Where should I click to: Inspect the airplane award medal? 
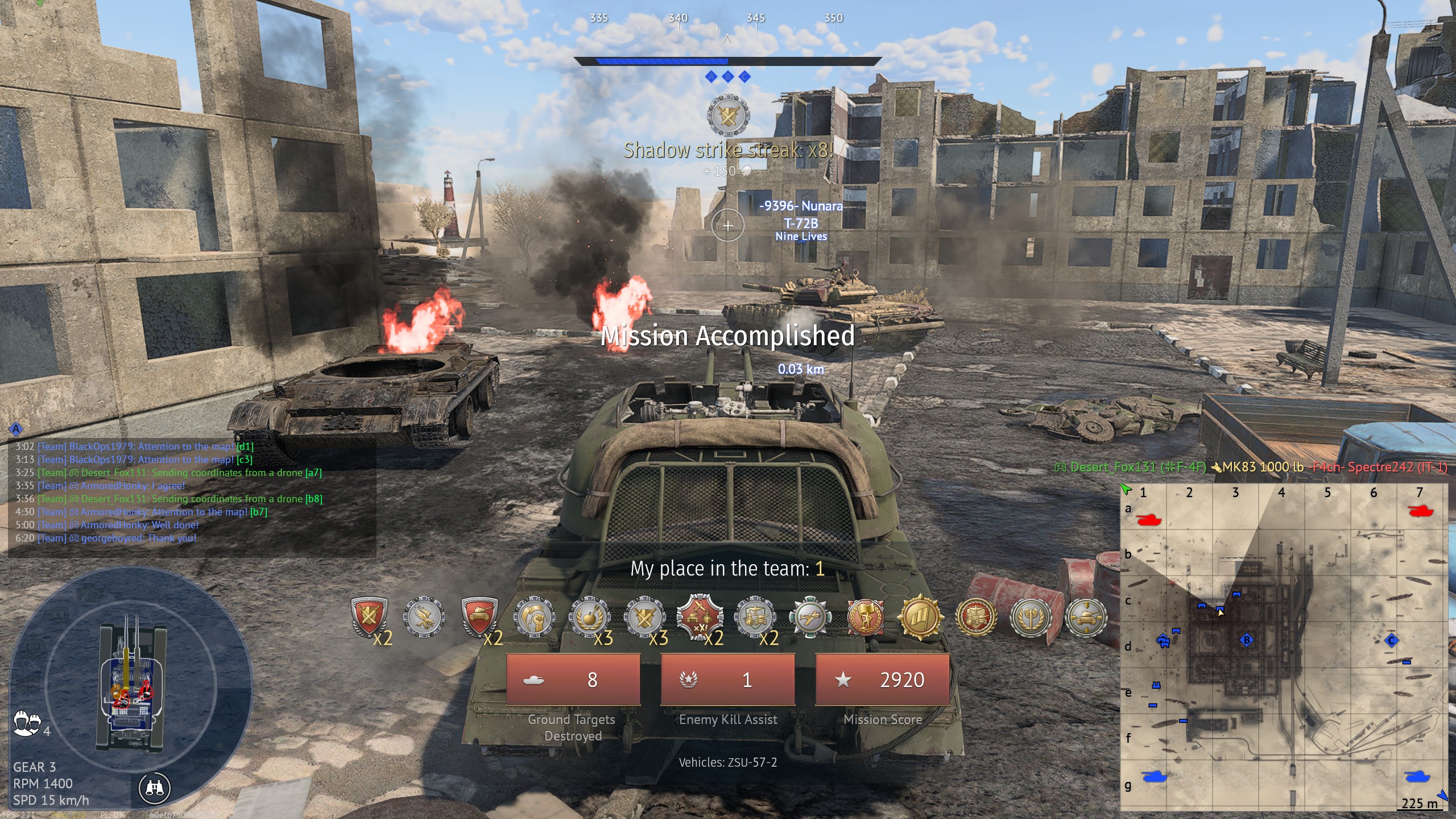(810, 617)
